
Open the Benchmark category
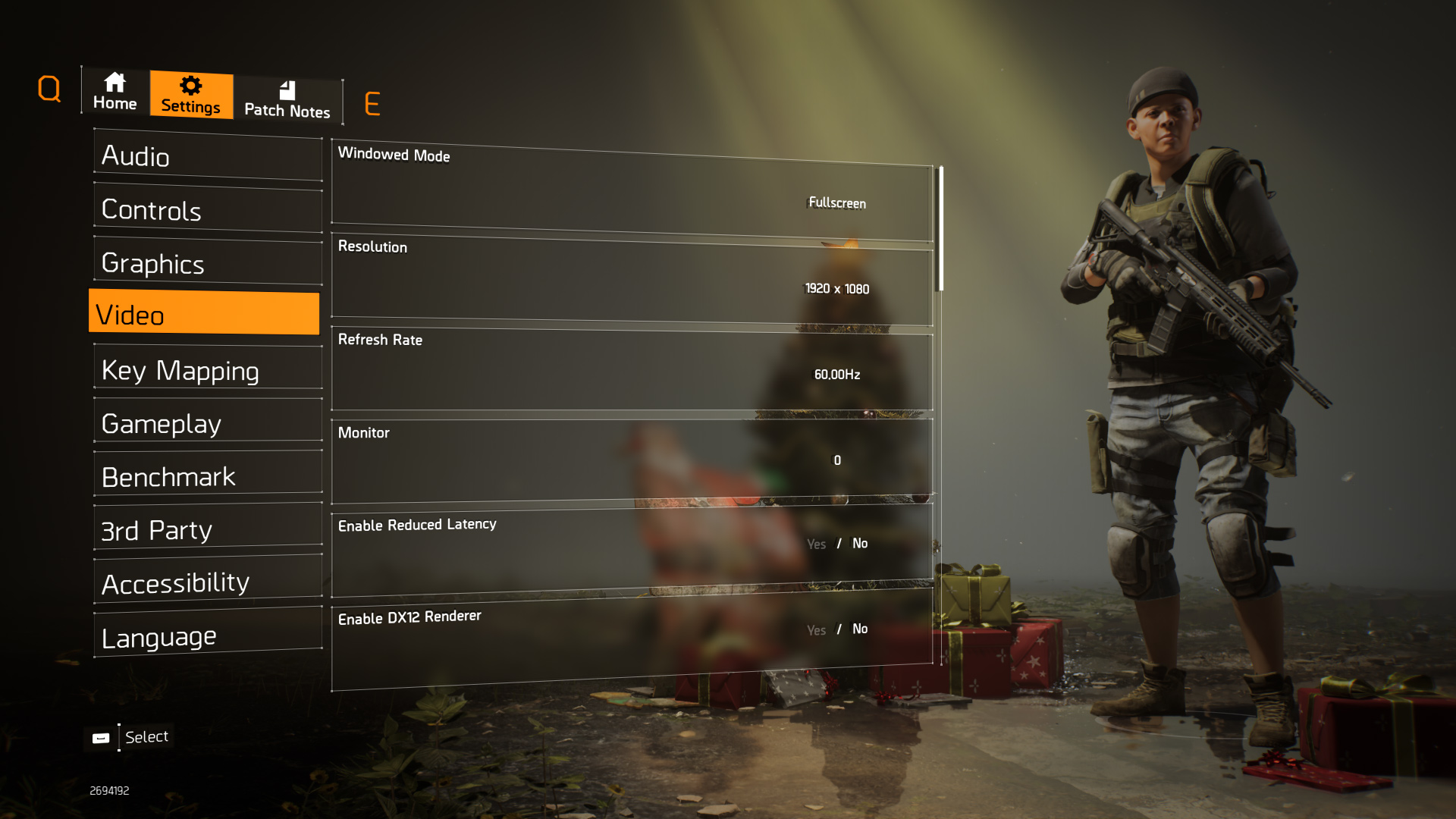click(x=208, y=476)
